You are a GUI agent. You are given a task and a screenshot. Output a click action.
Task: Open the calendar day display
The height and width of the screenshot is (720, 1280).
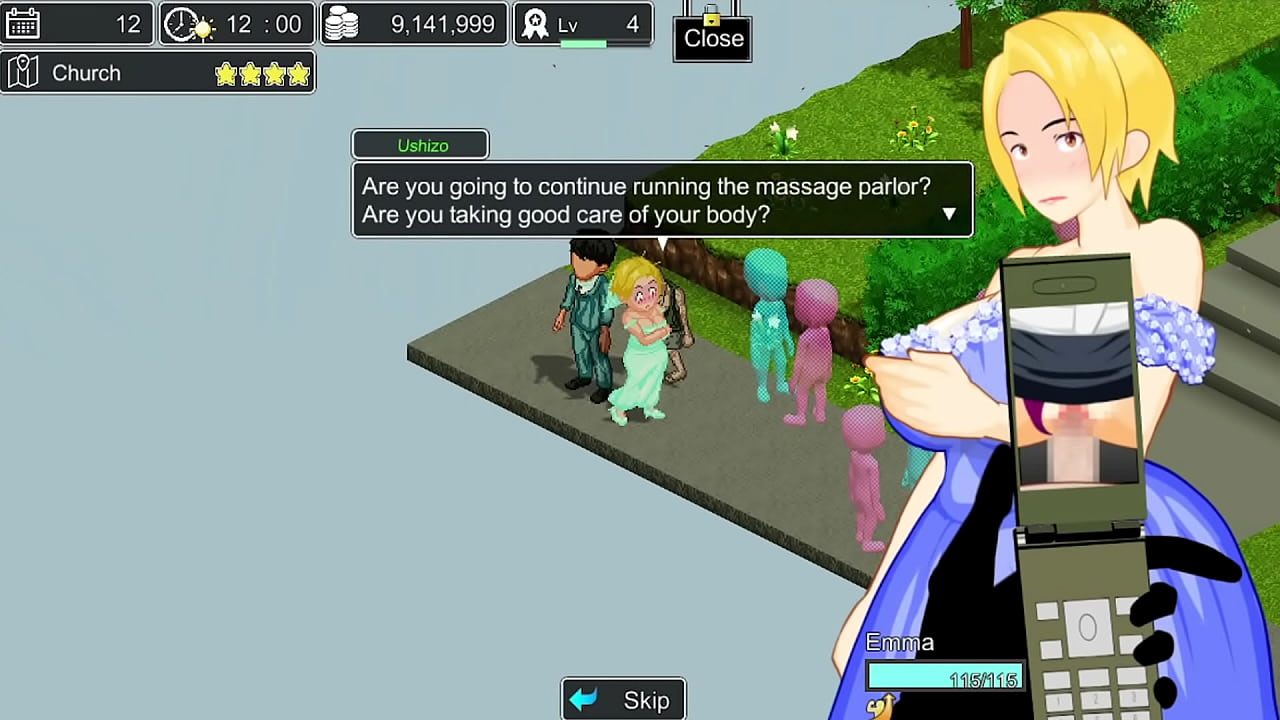(78, 24)
